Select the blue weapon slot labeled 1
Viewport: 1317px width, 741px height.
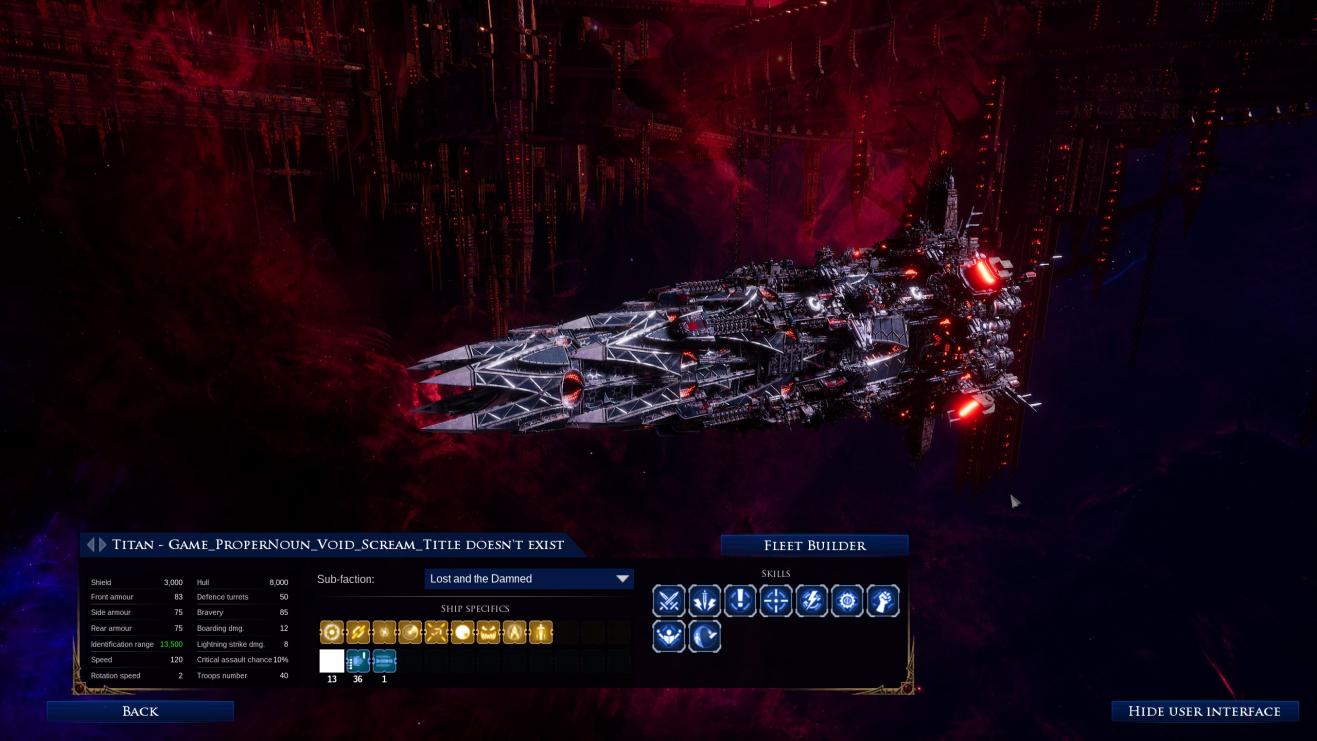tap(384, 661)
